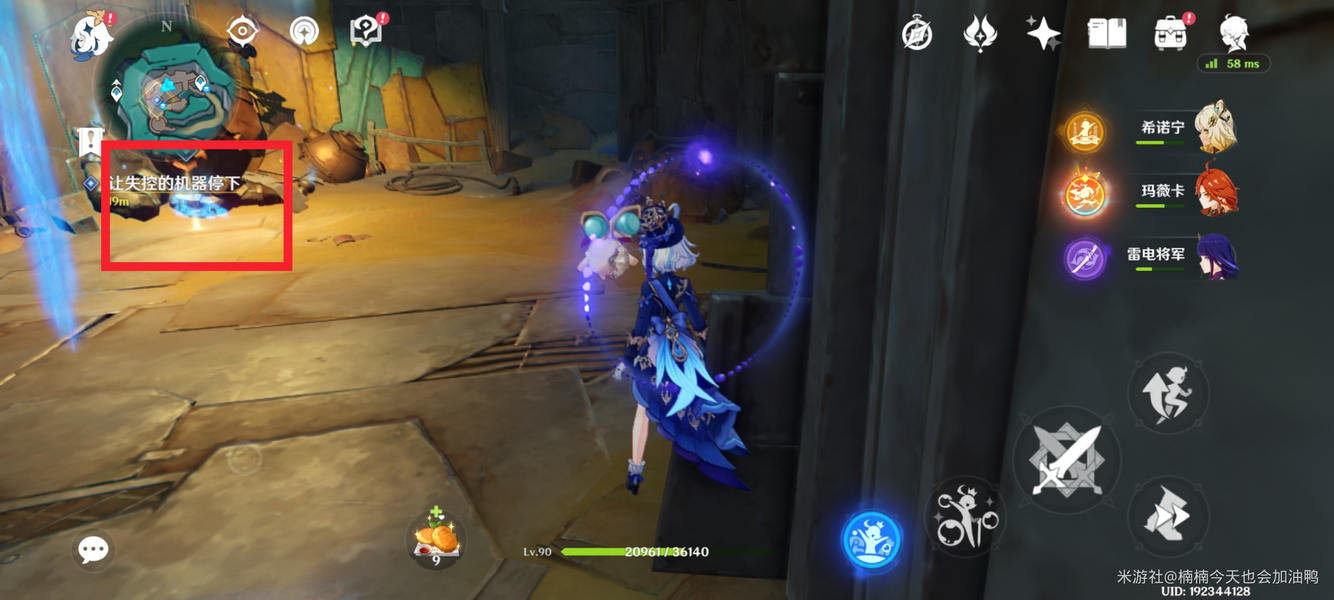Viewport: 1334px width, 600px height.
Task: Open the backpack inventory
Action: 1170,33
